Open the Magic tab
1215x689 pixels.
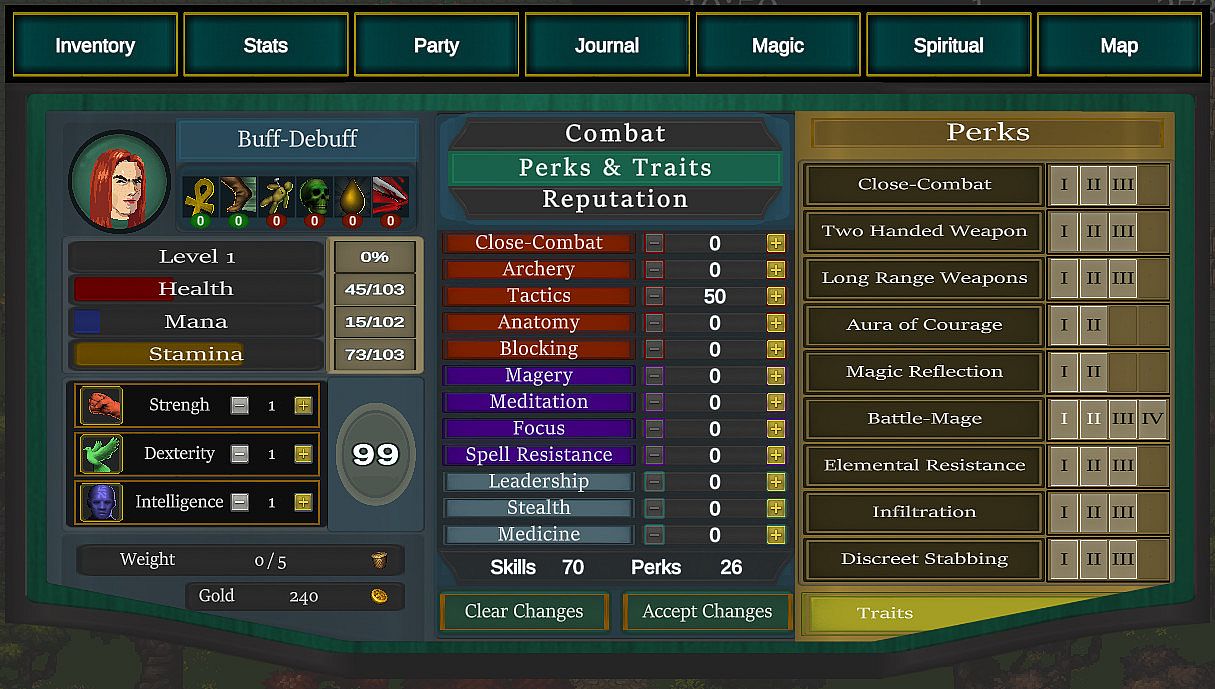[778, 45]
